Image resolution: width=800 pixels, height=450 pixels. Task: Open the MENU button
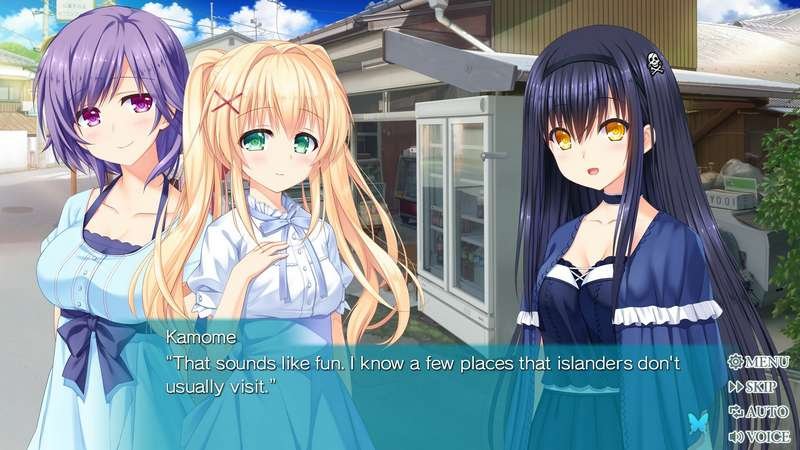759,362
